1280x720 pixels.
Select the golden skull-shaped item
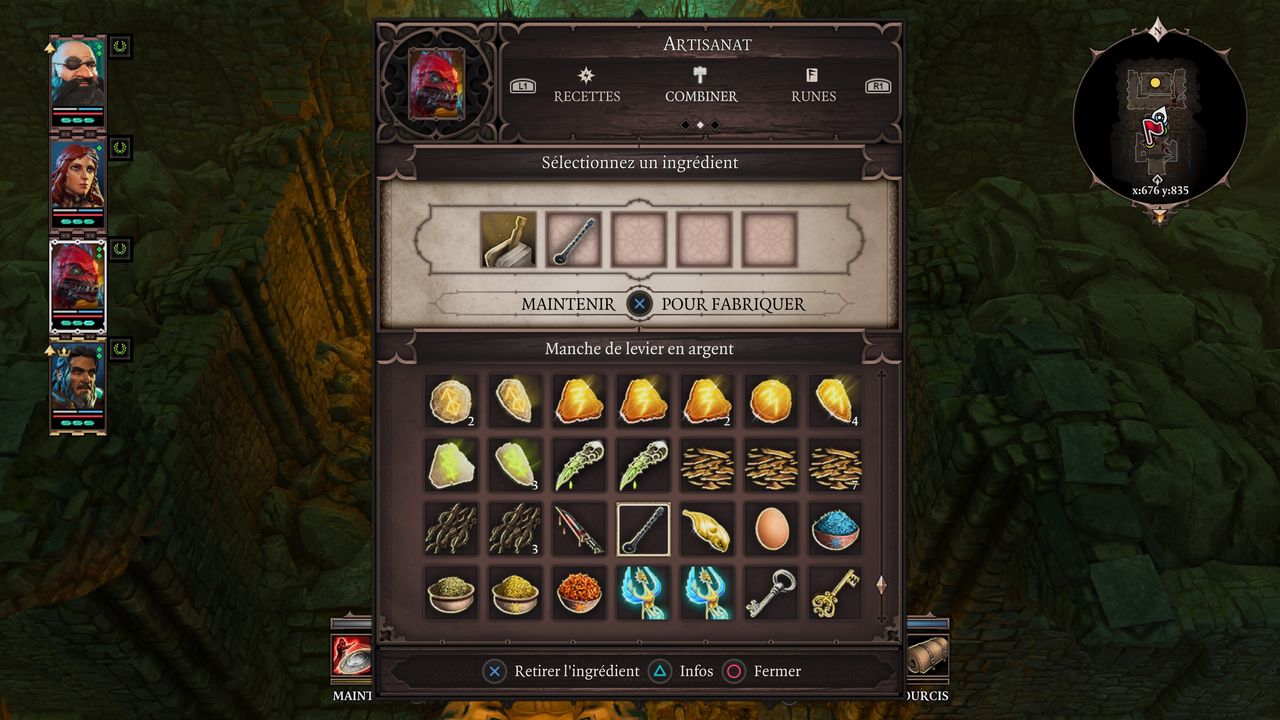[x=707, y=529]
